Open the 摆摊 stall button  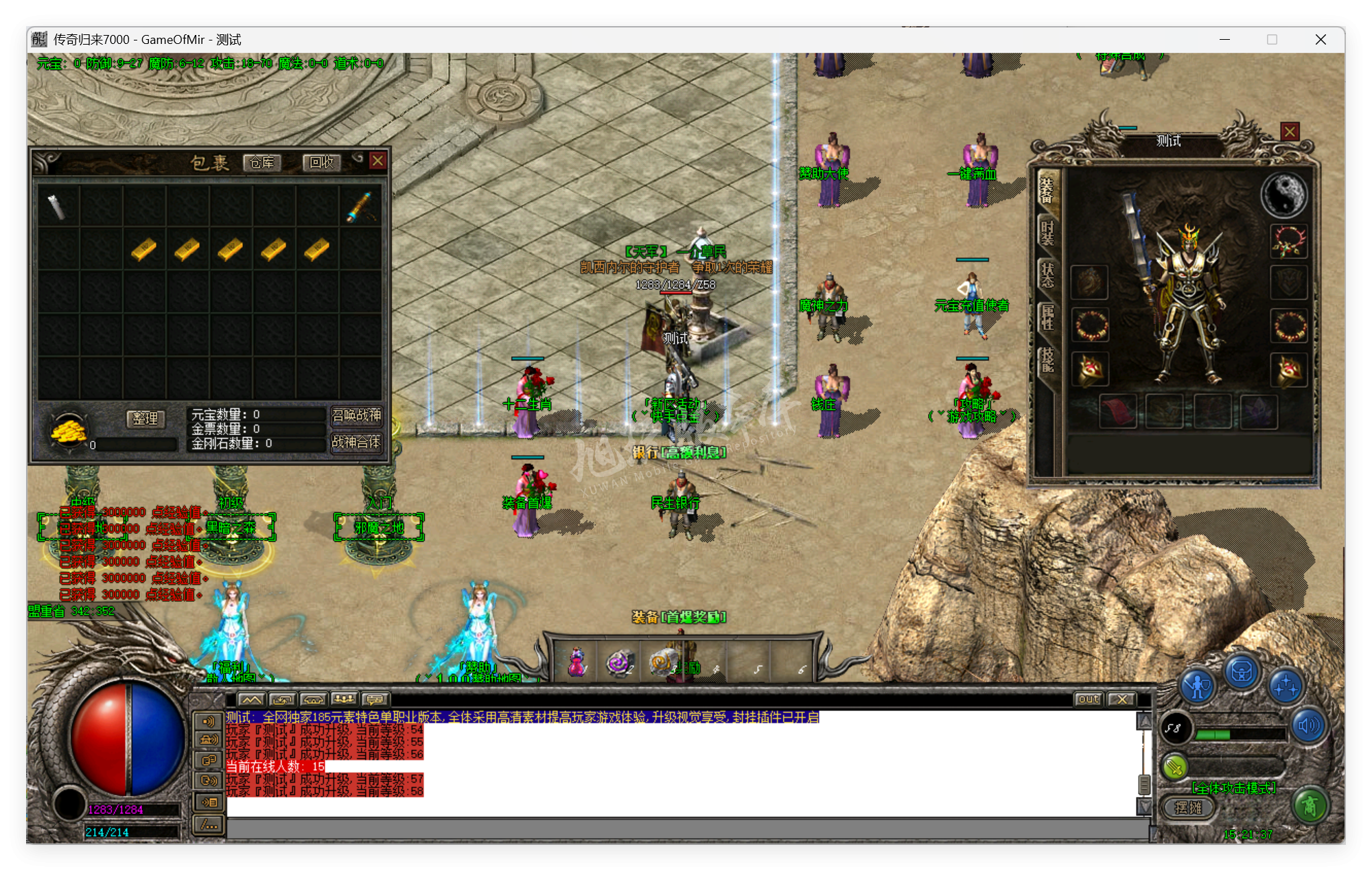[1188, 808]
